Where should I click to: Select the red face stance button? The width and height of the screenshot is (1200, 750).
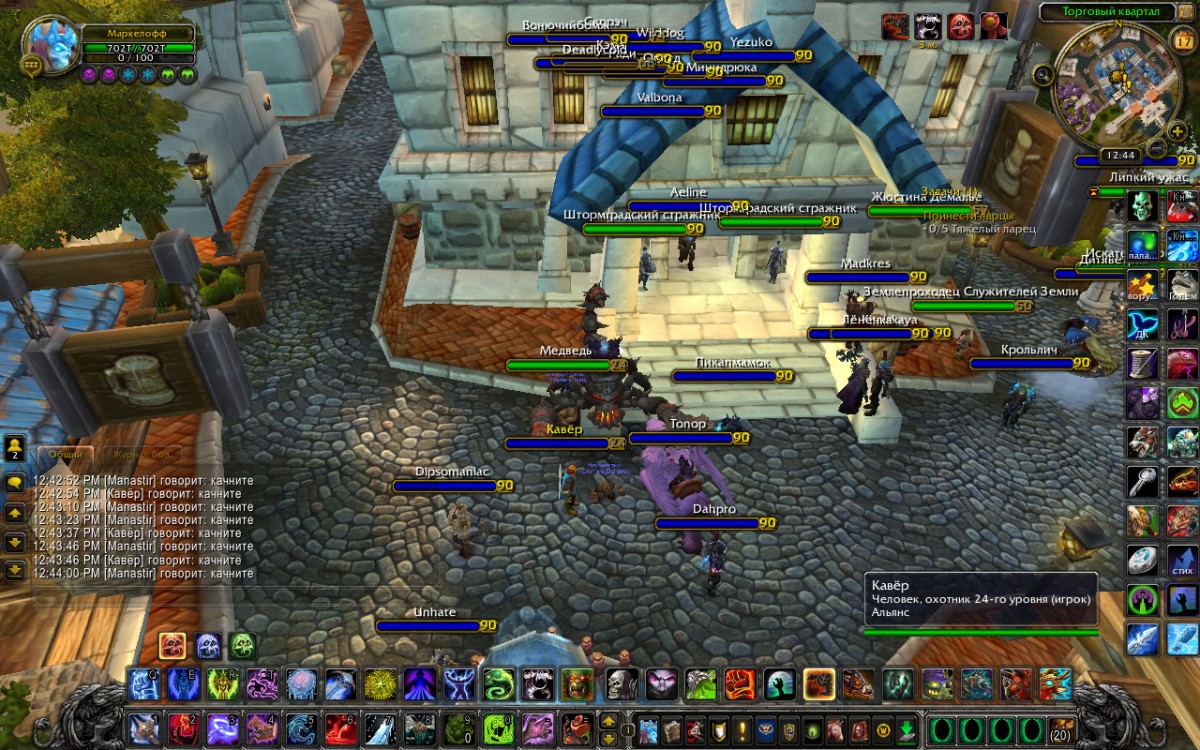(171, 646)
